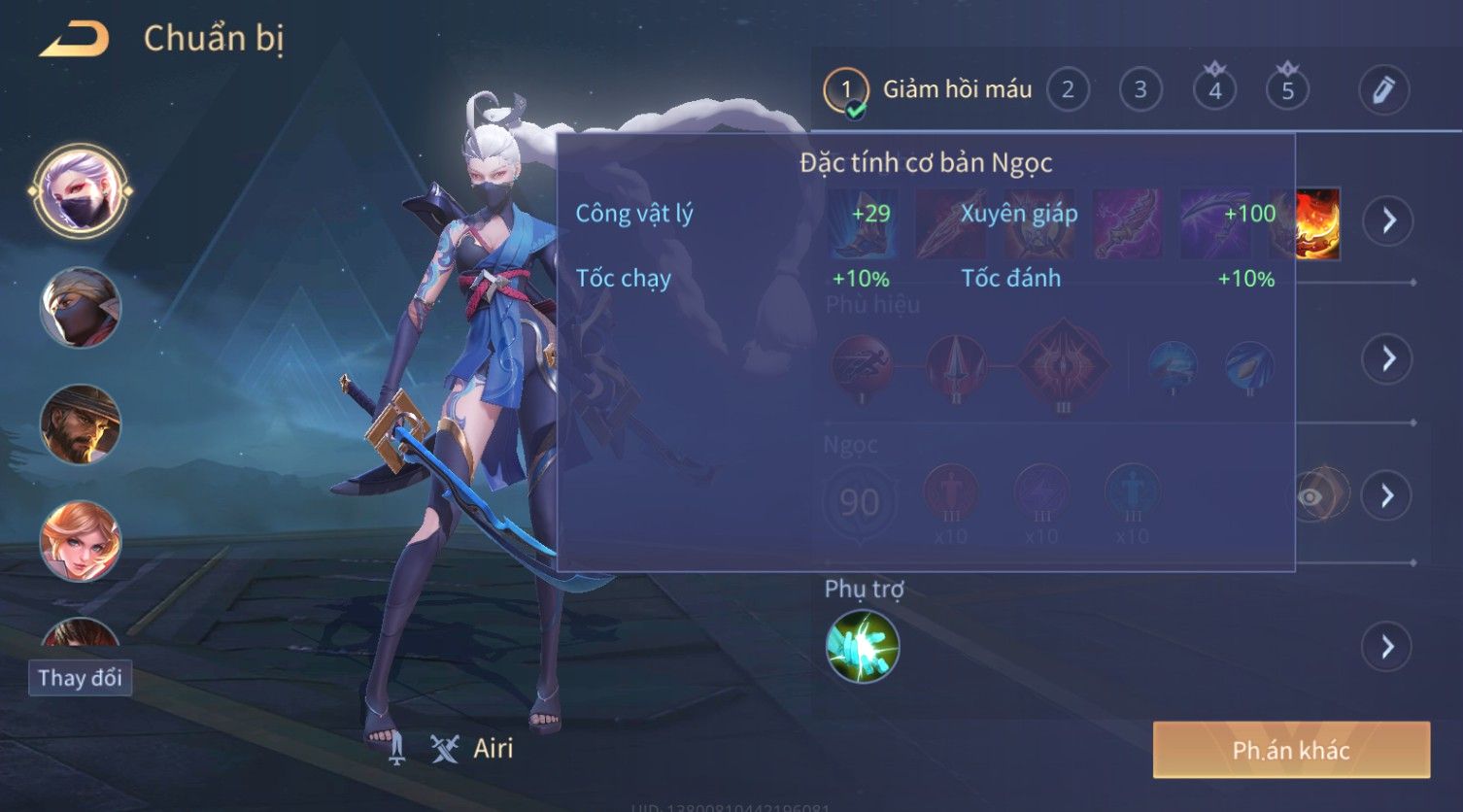The image size is (1463, 812).
Task: Select the orange-haired girl hero portrait
Action: click(80, 540)
